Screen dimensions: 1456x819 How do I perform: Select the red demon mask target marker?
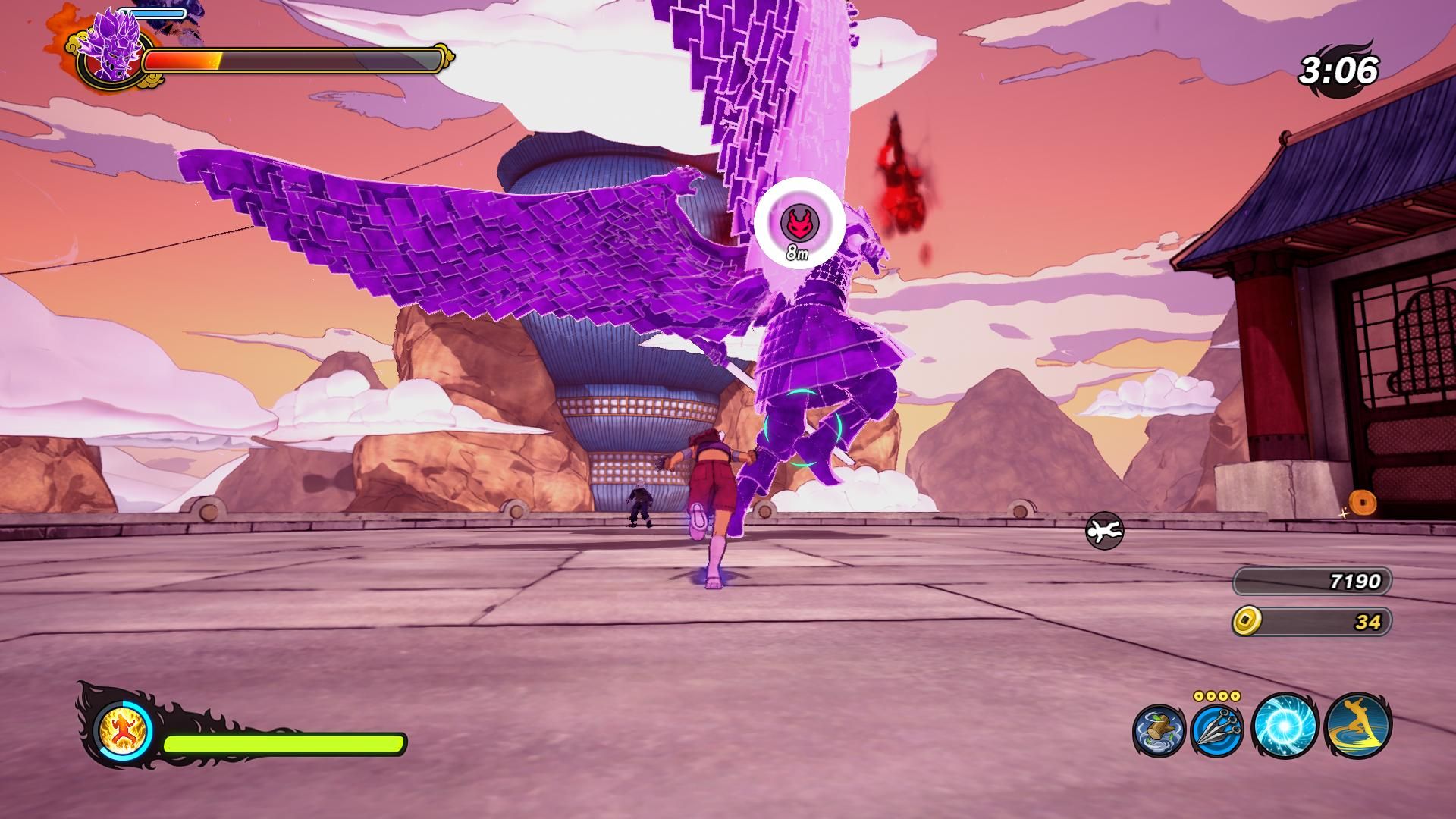(798, 223)
